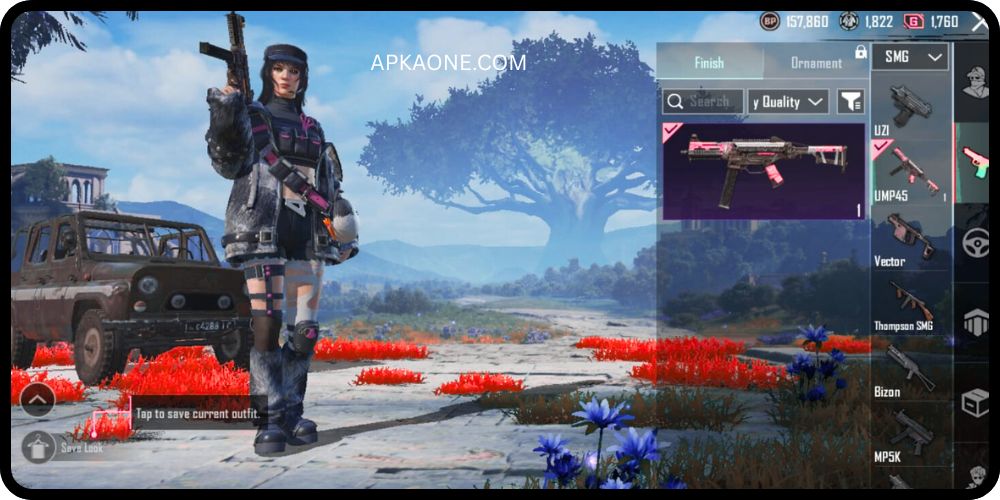Open the Ornament tab
1000x500 pixels.
(816, 62)
